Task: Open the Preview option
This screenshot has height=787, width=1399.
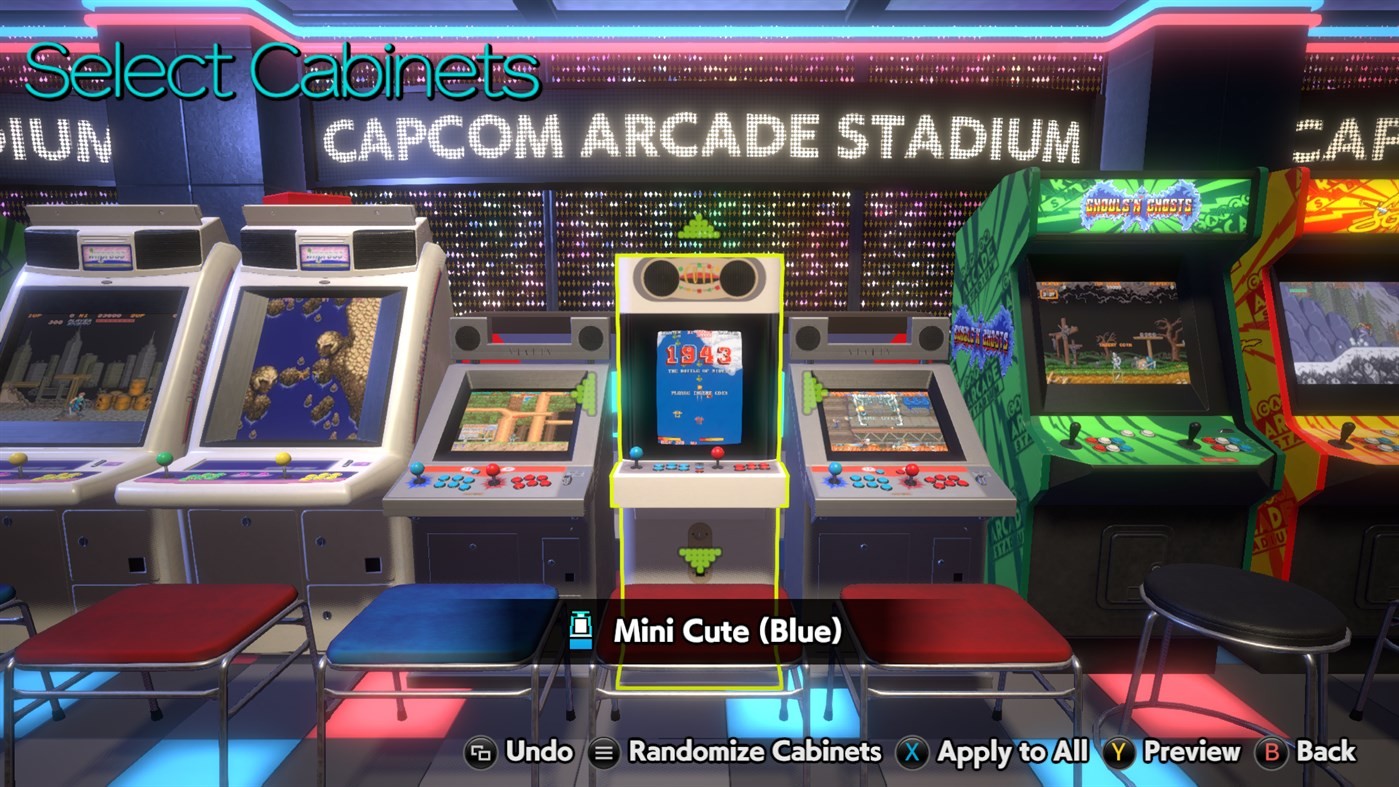Action: [1190, 751]
